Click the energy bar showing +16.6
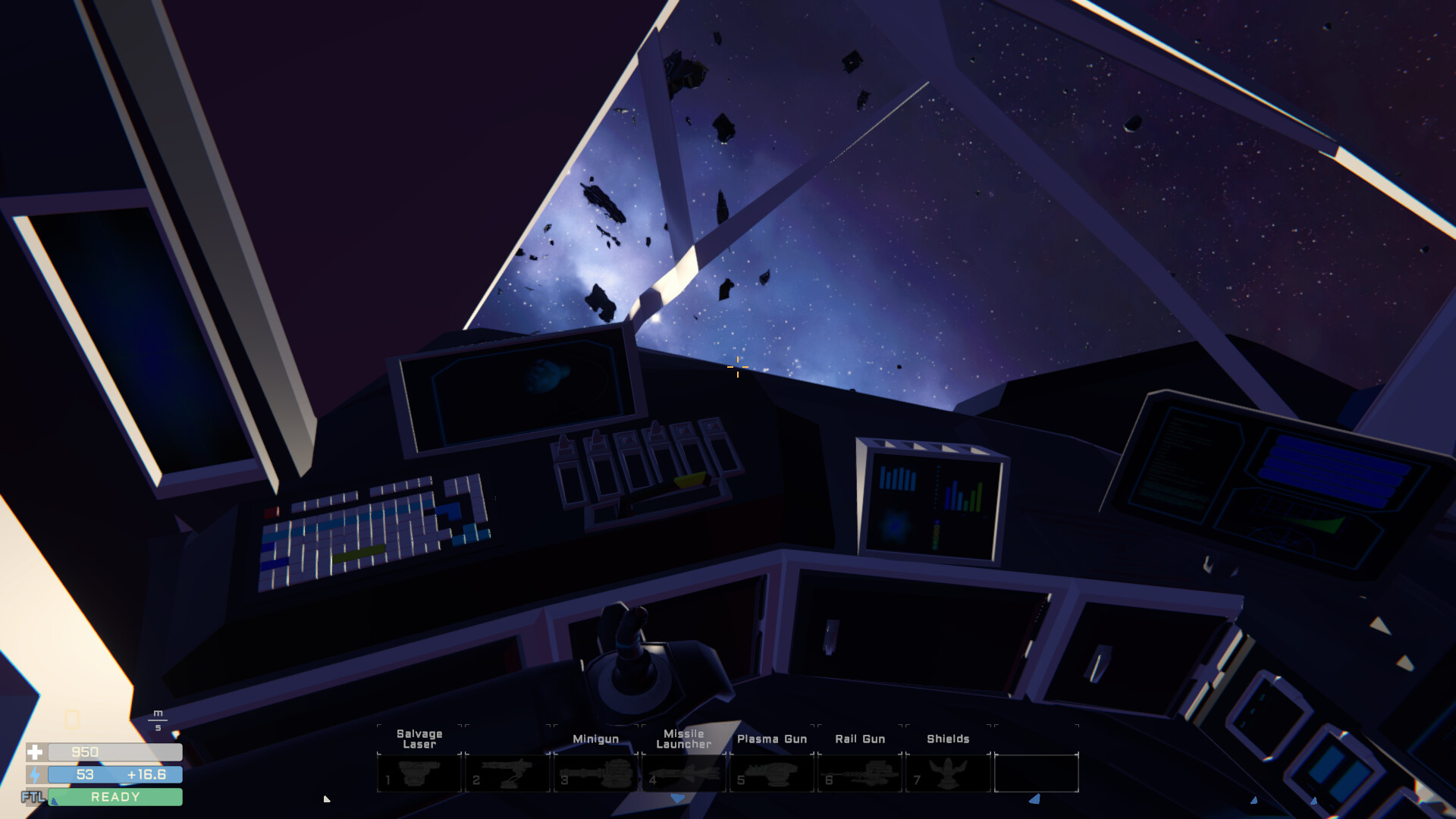The height and width of the screenshot is (819, 1456). [x=114, y=775]
